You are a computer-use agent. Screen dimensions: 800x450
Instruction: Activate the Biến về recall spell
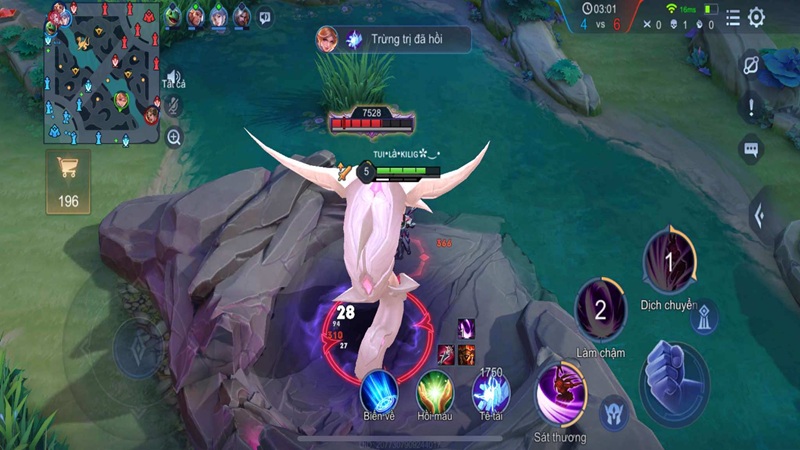click(379, 390)
